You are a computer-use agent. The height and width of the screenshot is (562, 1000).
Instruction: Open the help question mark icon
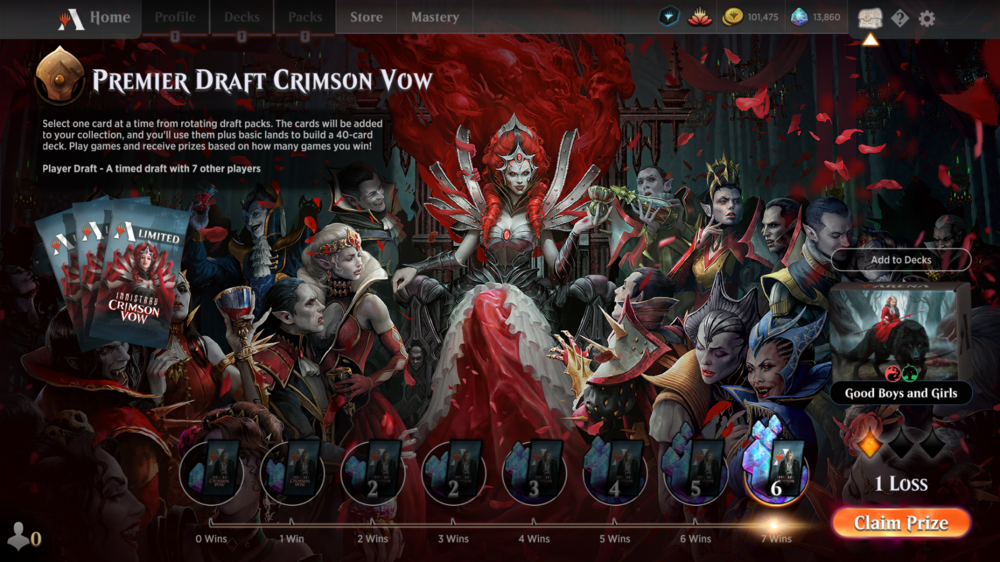(x=900, y=18)
